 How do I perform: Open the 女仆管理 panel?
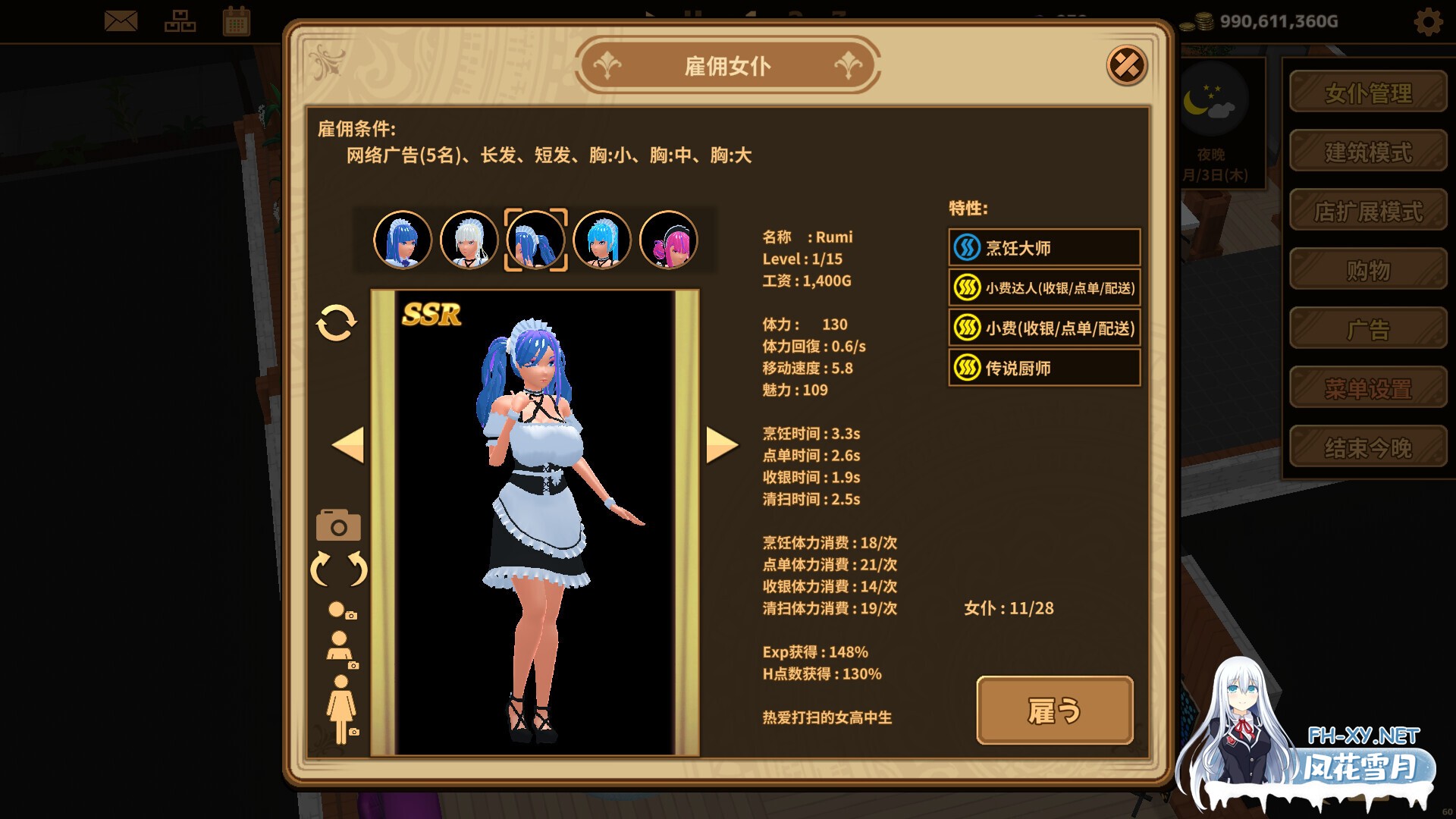point(1367,91)
